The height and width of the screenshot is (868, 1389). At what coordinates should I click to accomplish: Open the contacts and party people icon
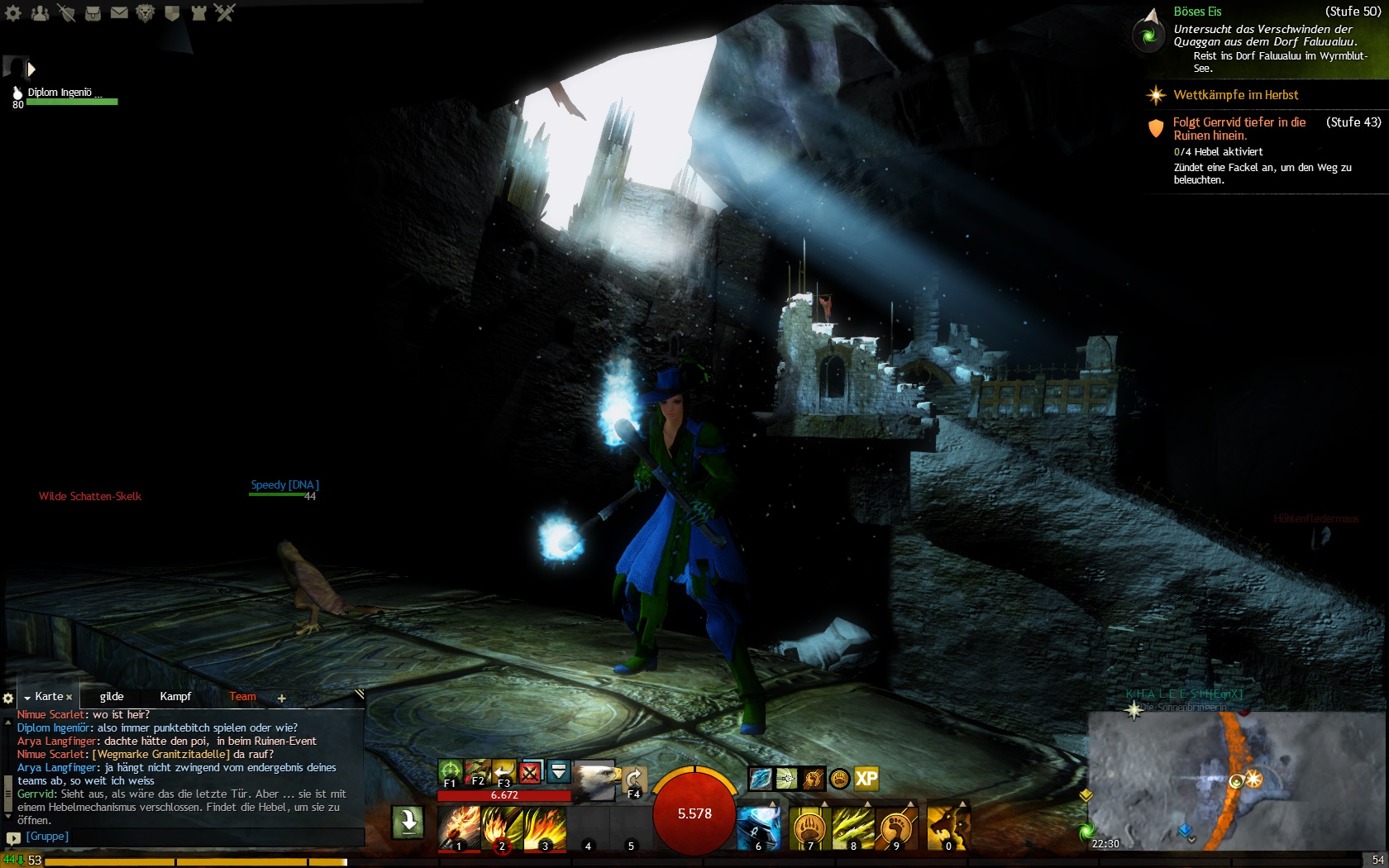[40, 12]
